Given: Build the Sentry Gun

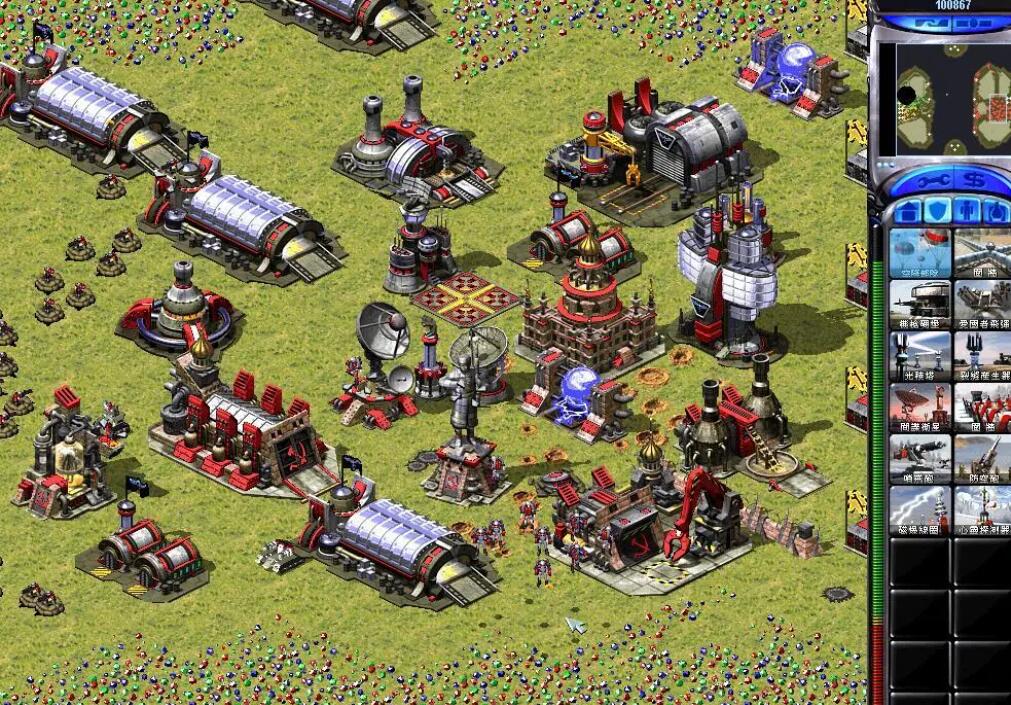Looking at the screenshot, I should 918,457.
